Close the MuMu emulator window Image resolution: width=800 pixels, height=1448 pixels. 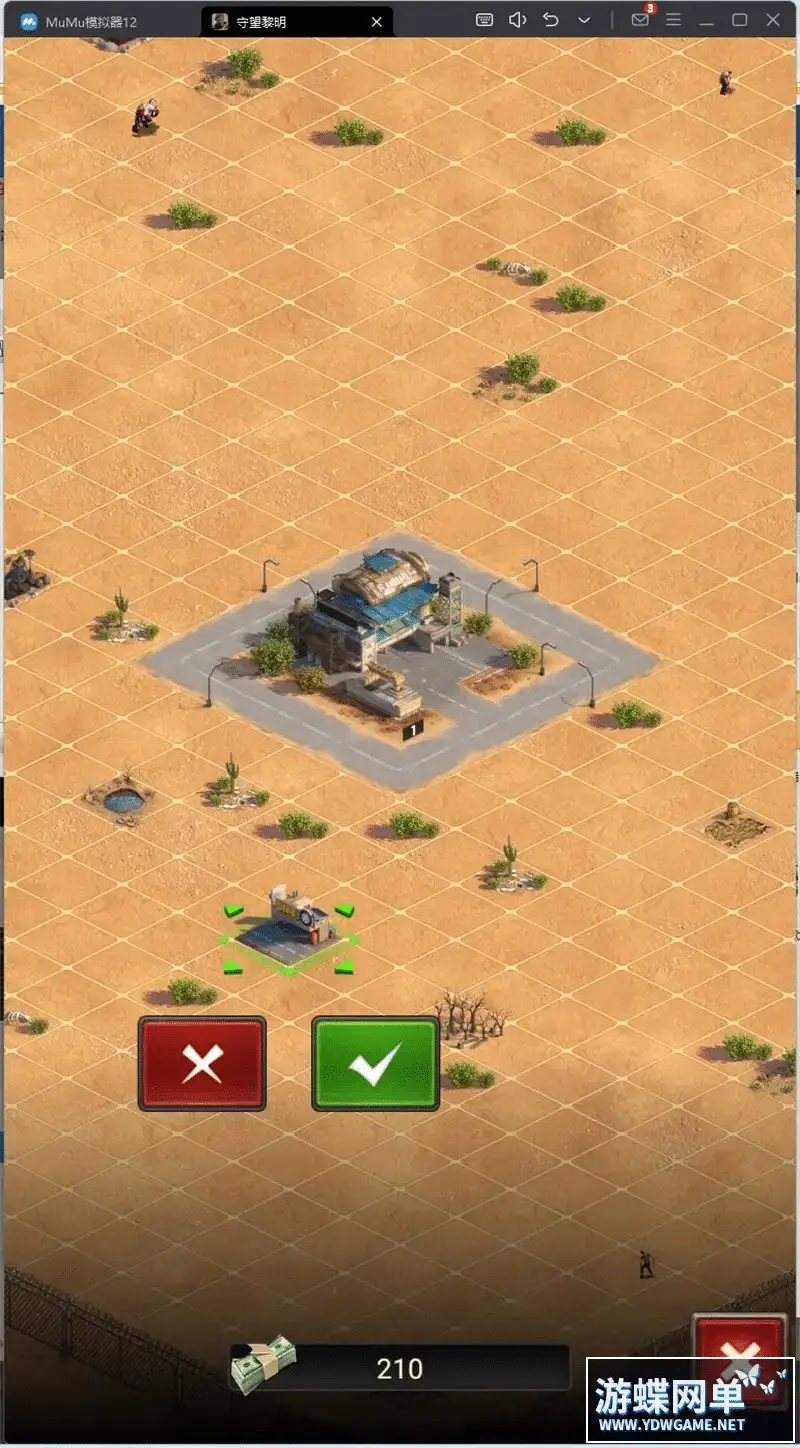[773, 20]
